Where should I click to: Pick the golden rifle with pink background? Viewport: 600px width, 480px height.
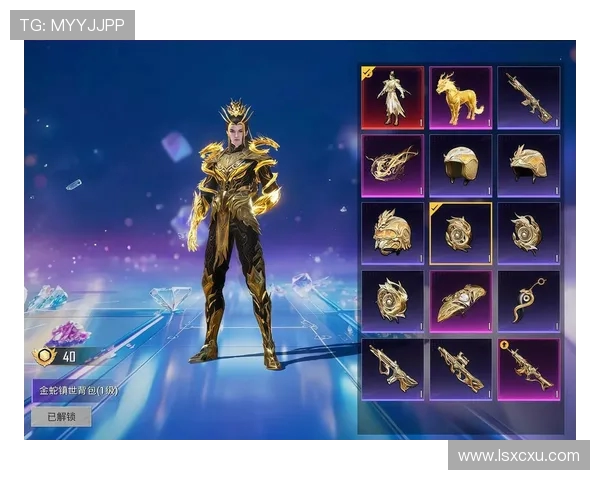(529, 368)
